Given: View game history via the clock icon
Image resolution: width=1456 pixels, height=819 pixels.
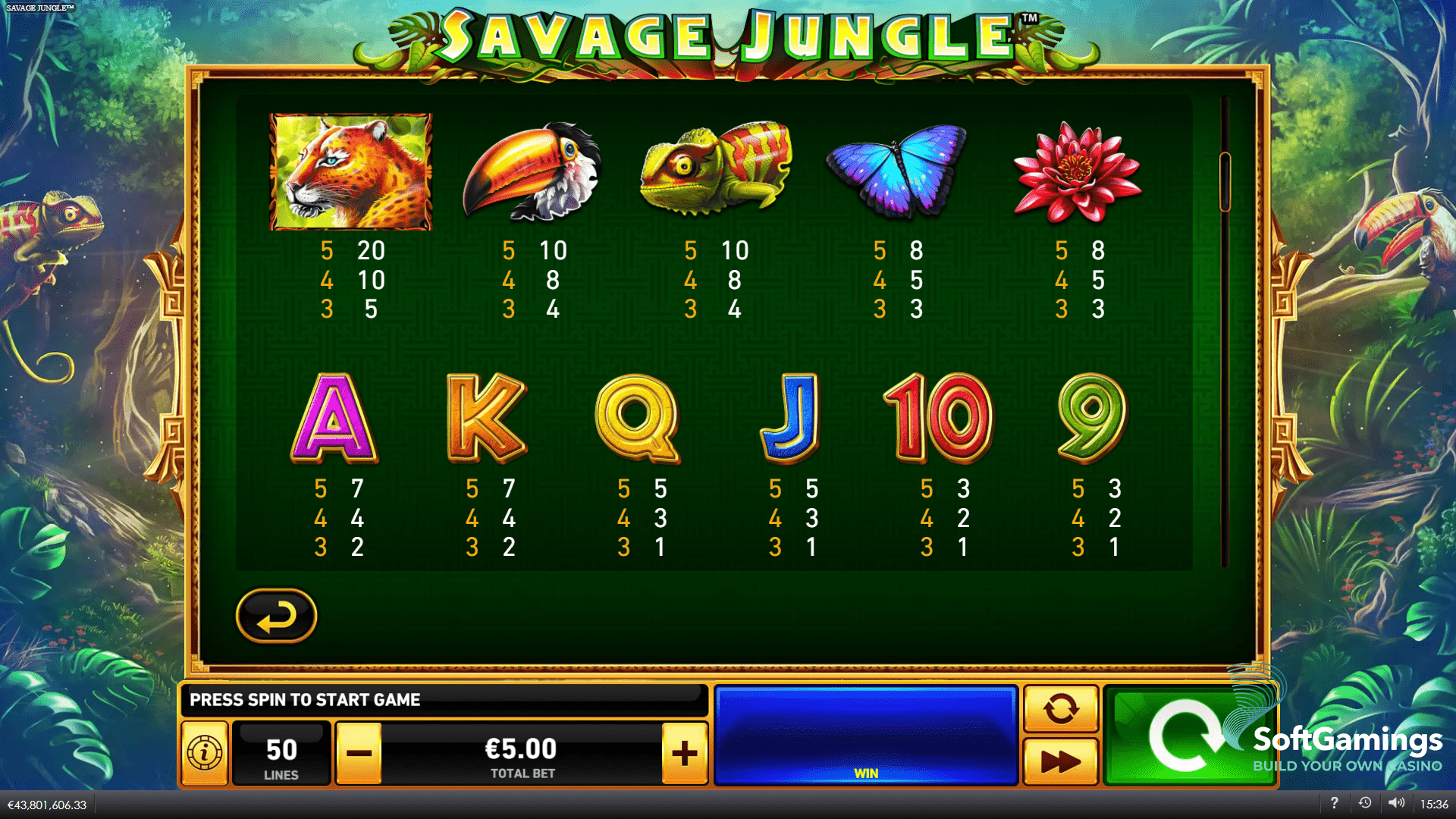Looking at the screenshot, I should tap(1365, 802).
